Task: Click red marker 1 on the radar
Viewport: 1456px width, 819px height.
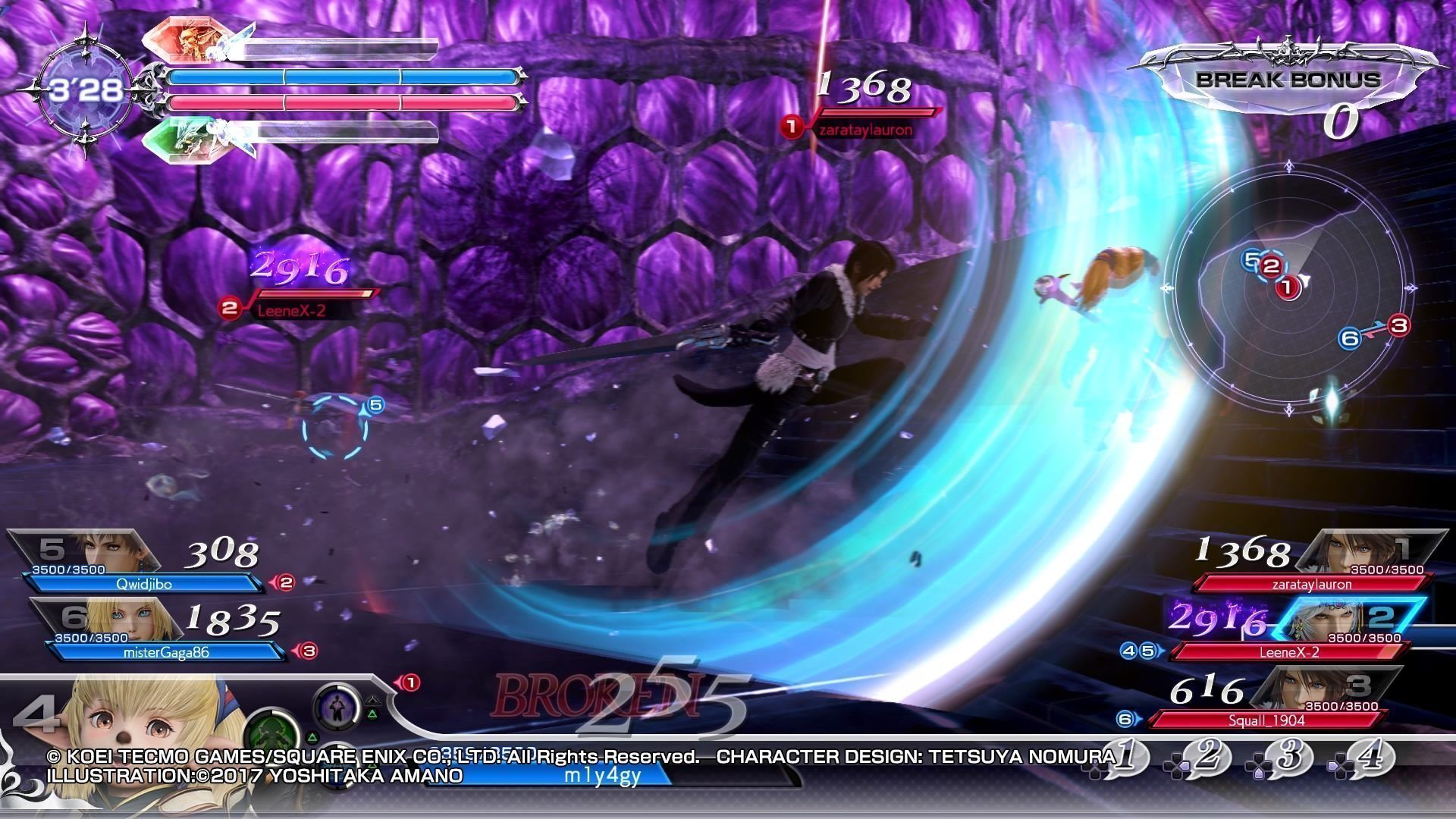Action: (x=1287, y=287)
